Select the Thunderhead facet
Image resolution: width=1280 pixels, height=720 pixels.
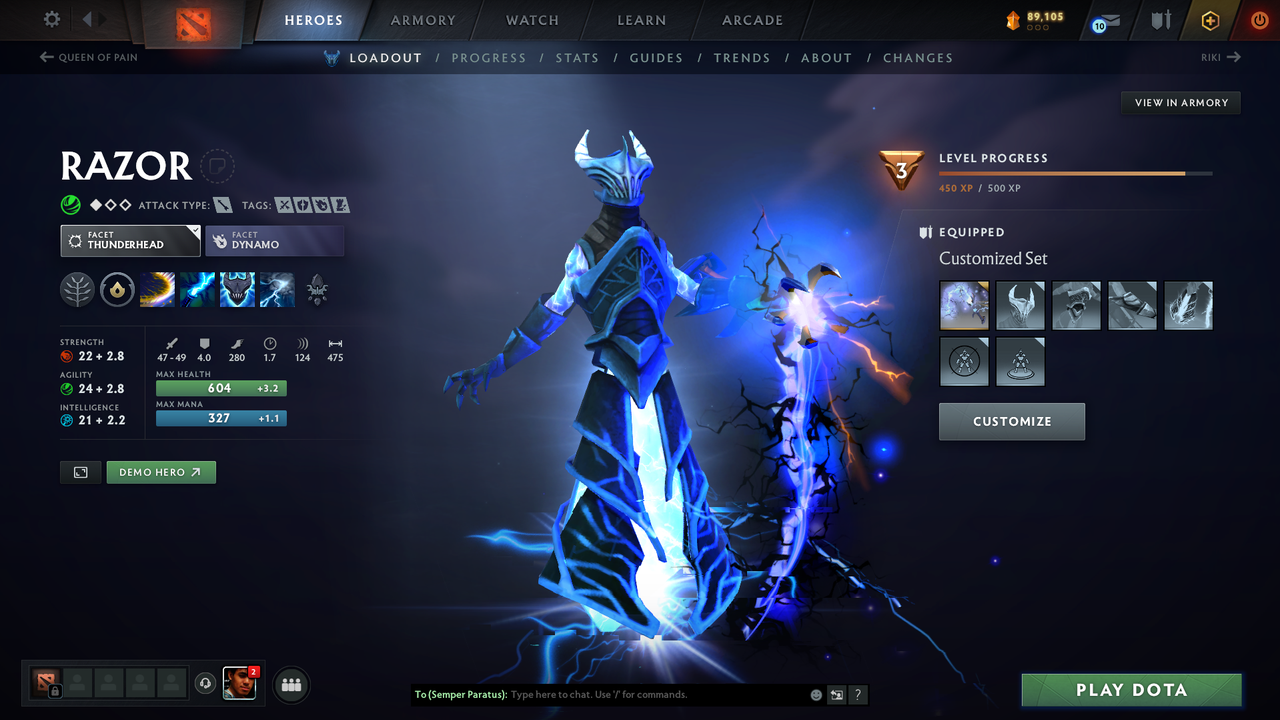point(130,240)
